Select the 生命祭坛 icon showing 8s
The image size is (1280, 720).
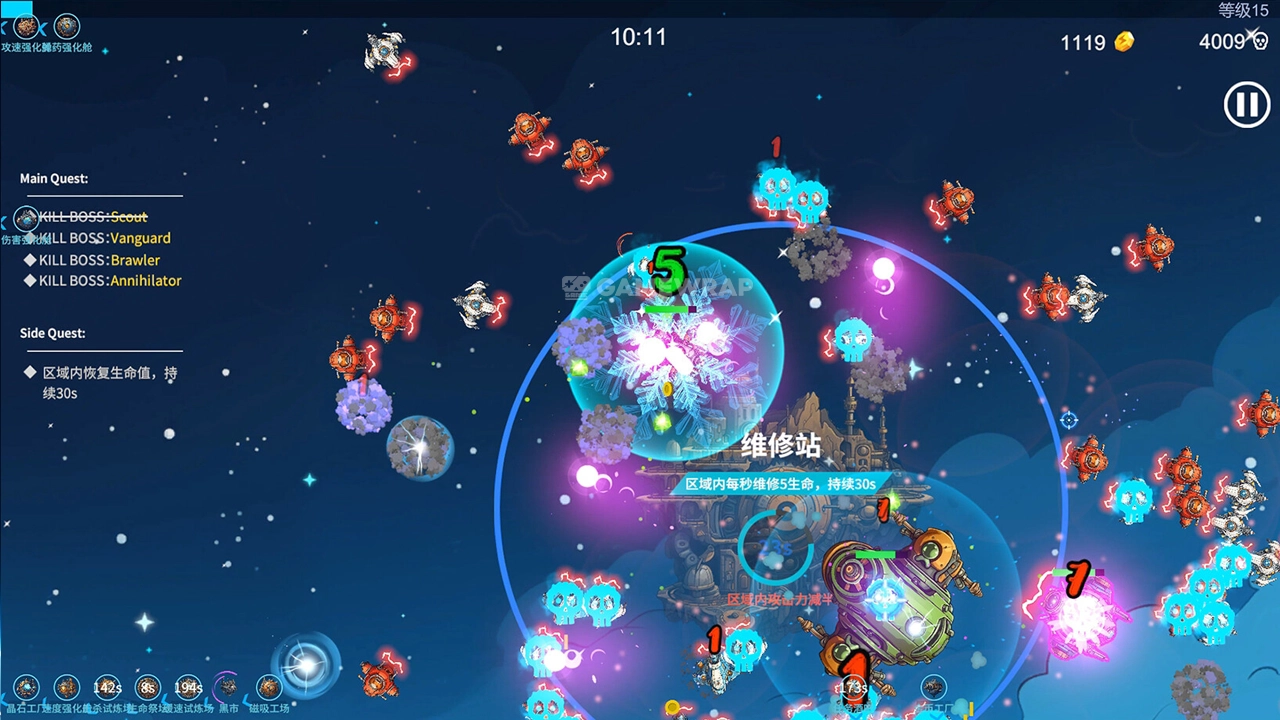148,687
